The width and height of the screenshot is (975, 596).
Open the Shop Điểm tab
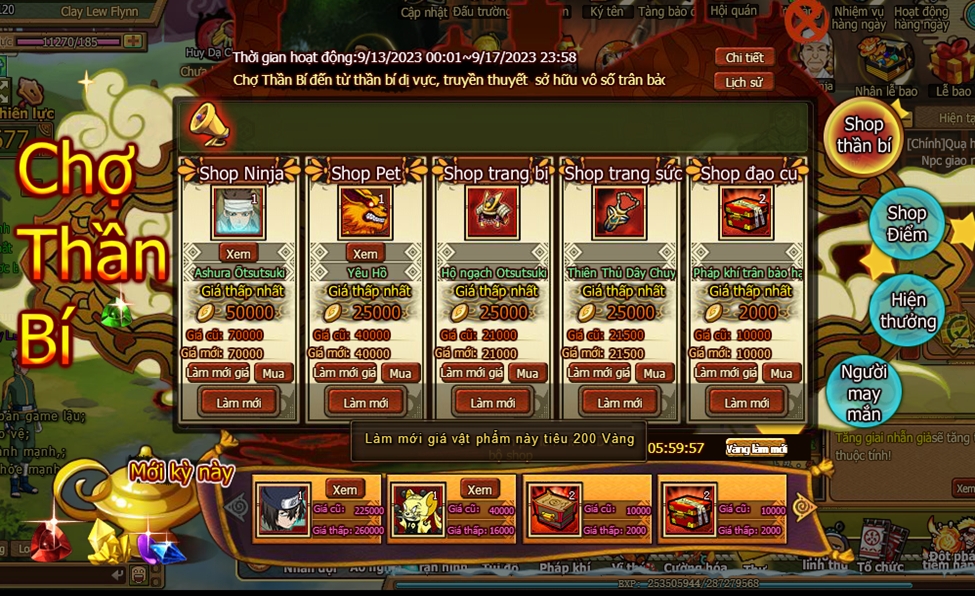906,224
